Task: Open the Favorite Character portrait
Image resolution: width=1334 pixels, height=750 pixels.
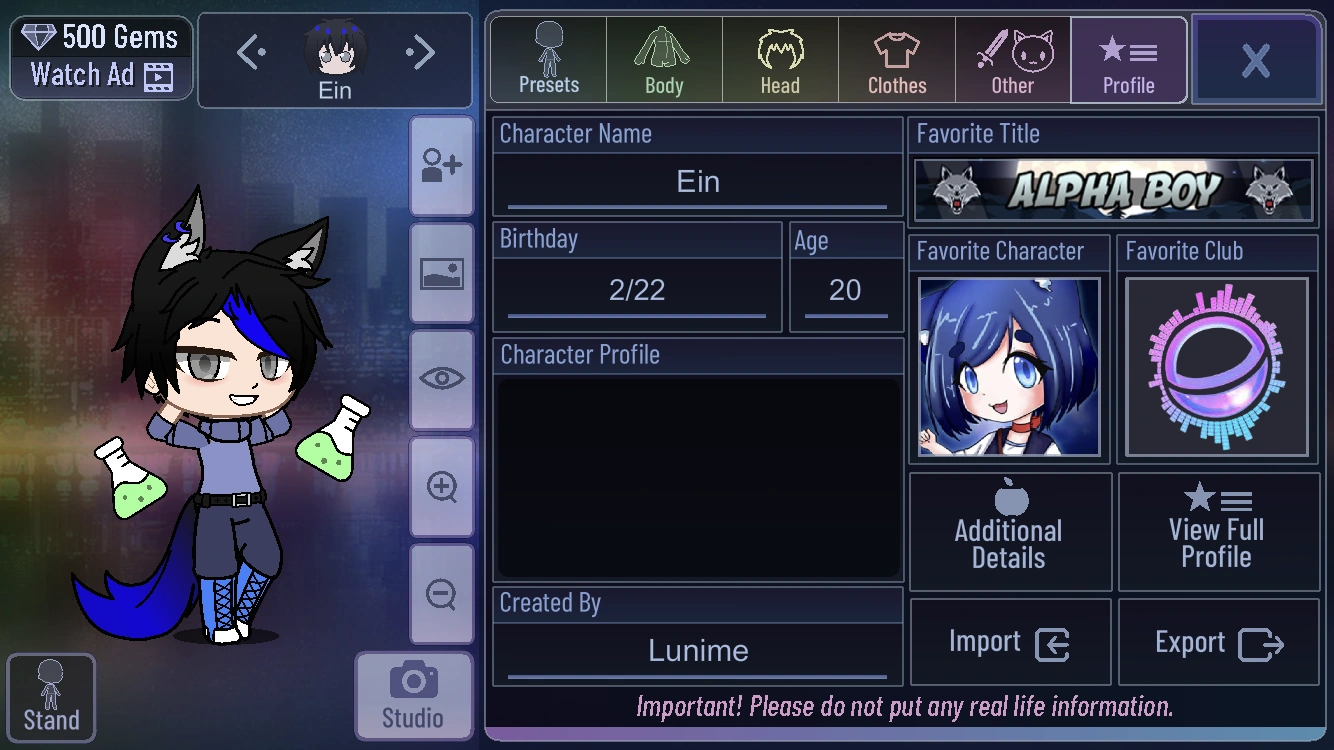Action: [1008, 366]
